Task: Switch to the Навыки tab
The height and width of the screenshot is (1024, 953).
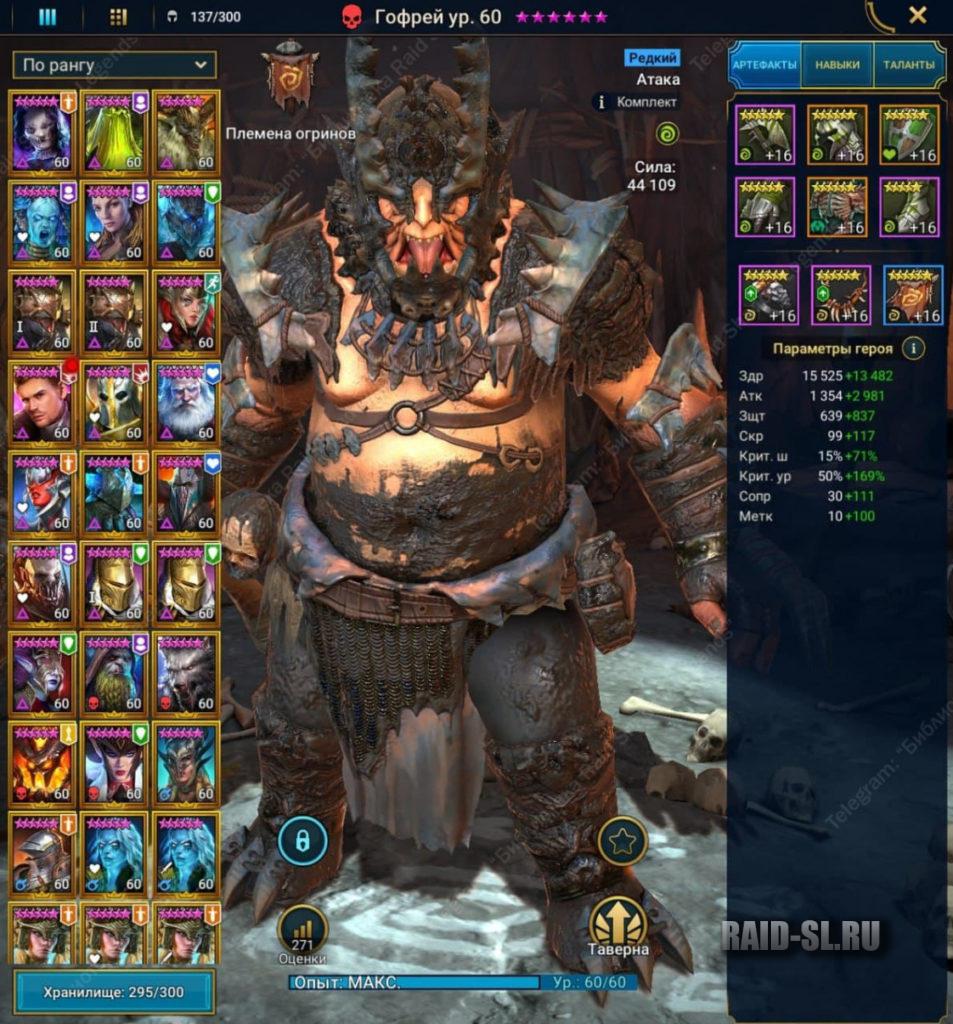Action: (837, 65)
